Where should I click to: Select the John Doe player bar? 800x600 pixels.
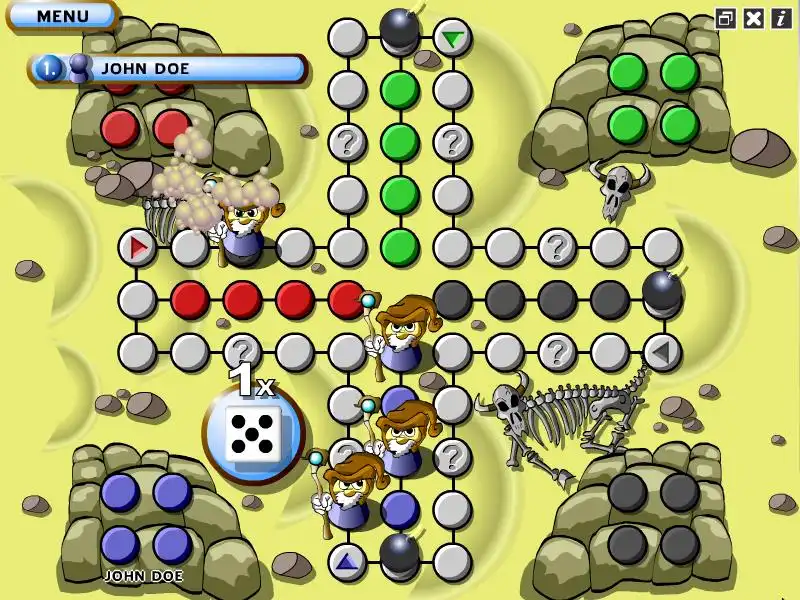click(168, 69)
